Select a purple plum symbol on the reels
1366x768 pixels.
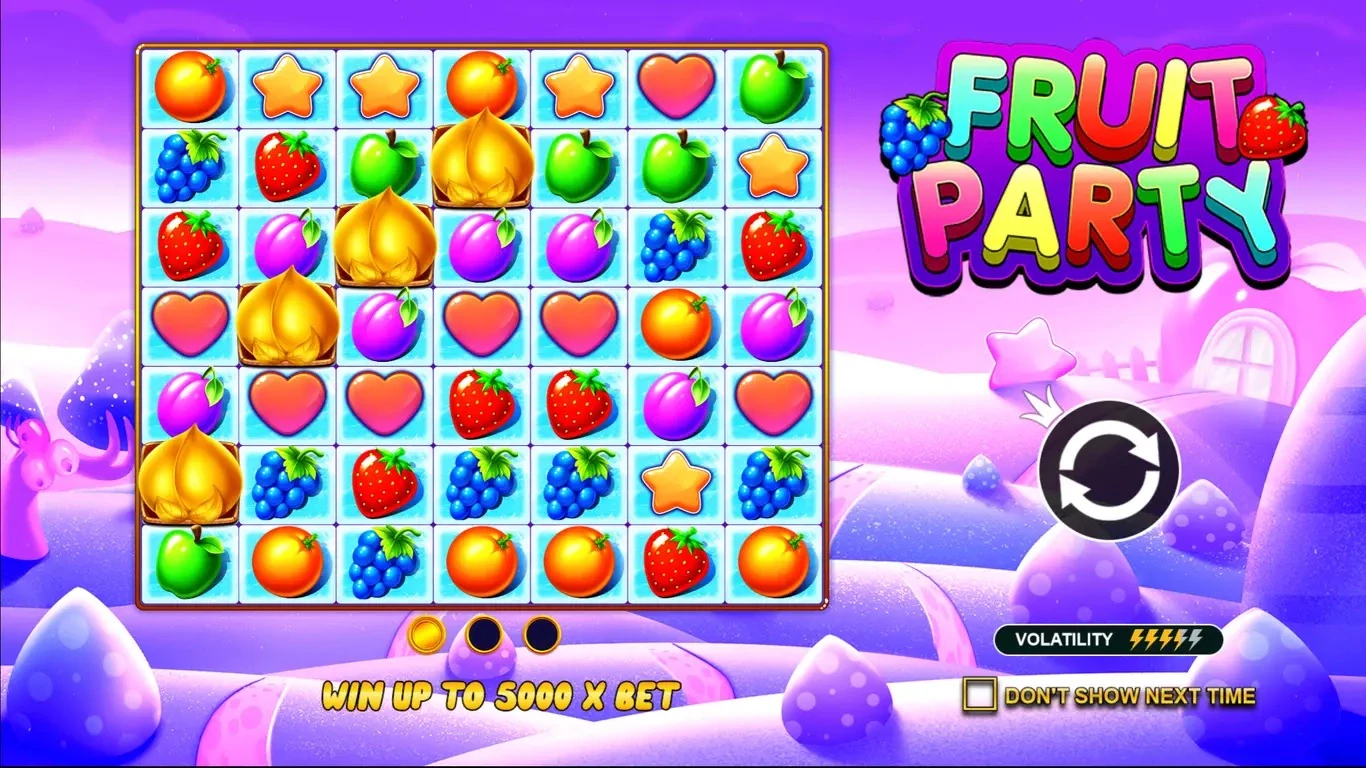point(288,243)
